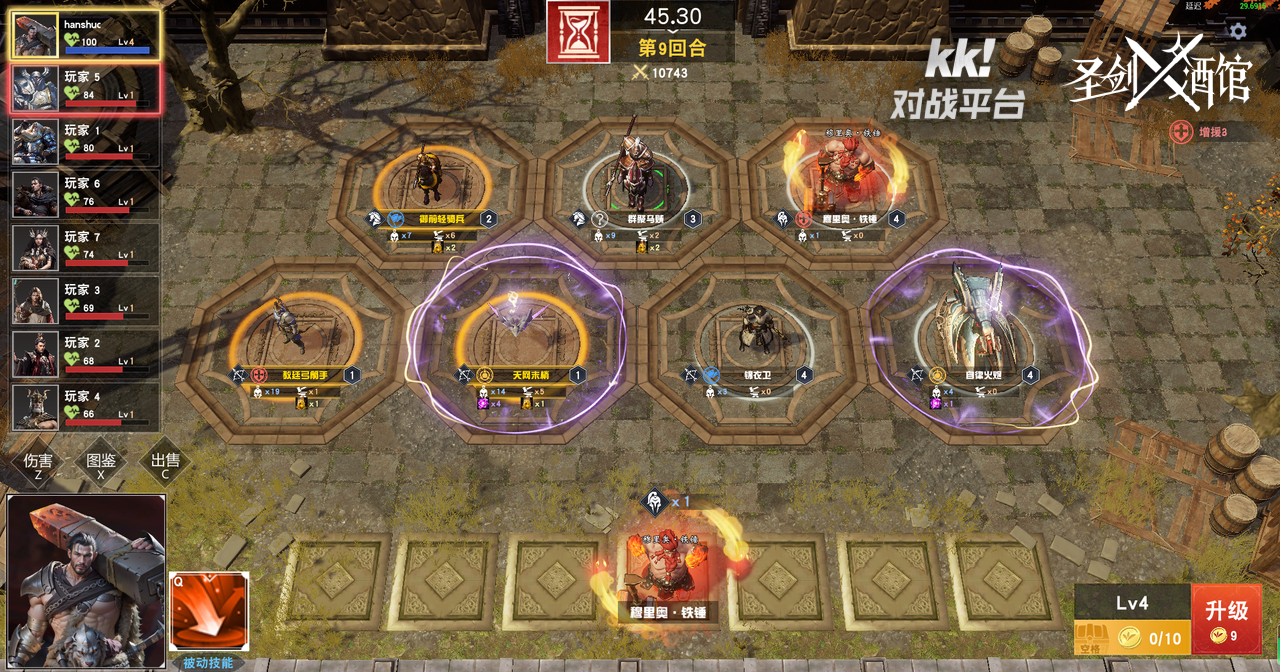Click the 出售 sell button
Viewport: 1280px width, 672px height.
tap(165, 464)
